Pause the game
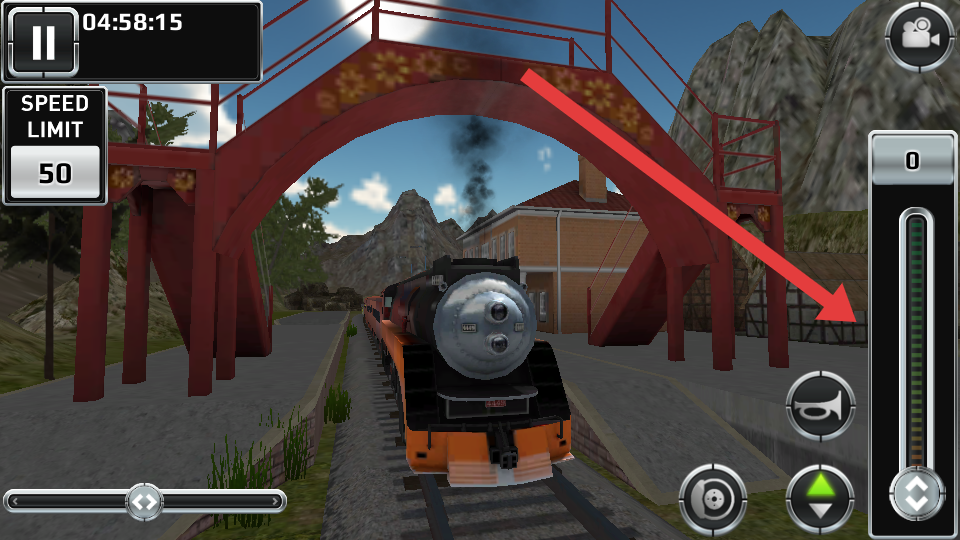The height and width of the screenshot is (540, 960). 43,42
